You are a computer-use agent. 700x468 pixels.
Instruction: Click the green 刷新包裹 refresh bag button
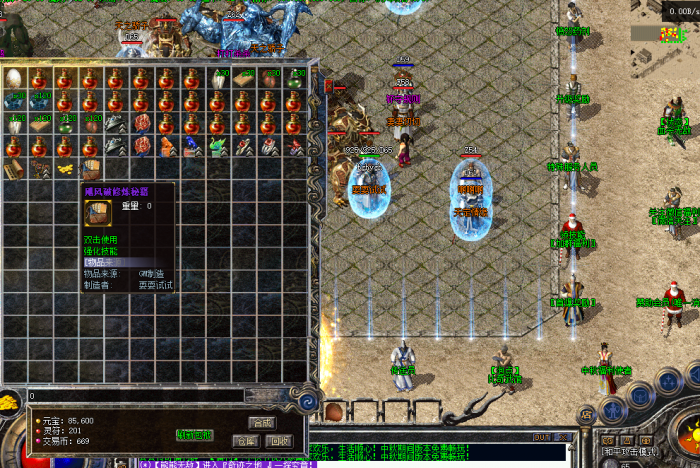click(x=194, y=435)
